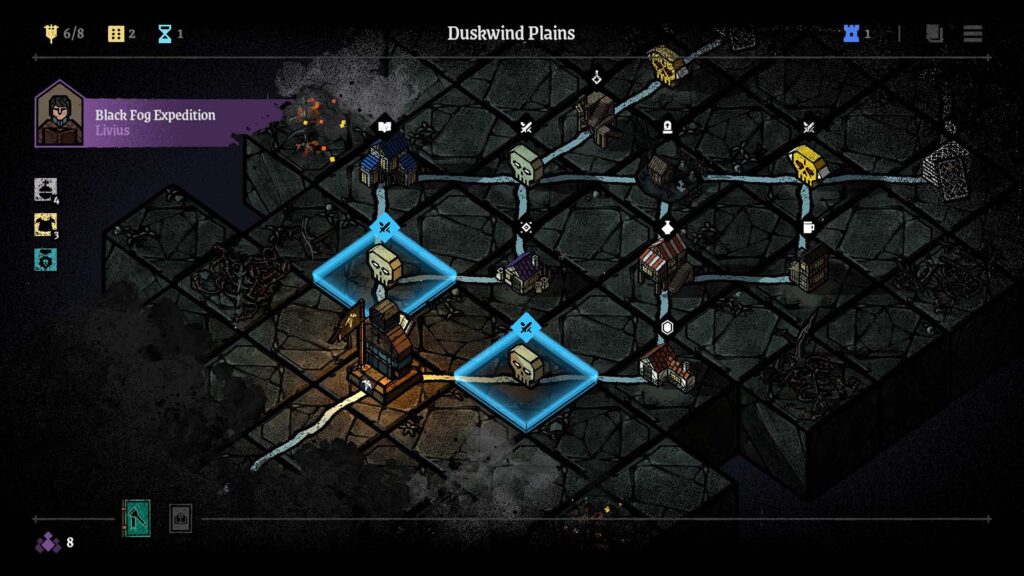Click the teal lion medal icon
Screen dimensions: 1024x576
click(46, 260)
